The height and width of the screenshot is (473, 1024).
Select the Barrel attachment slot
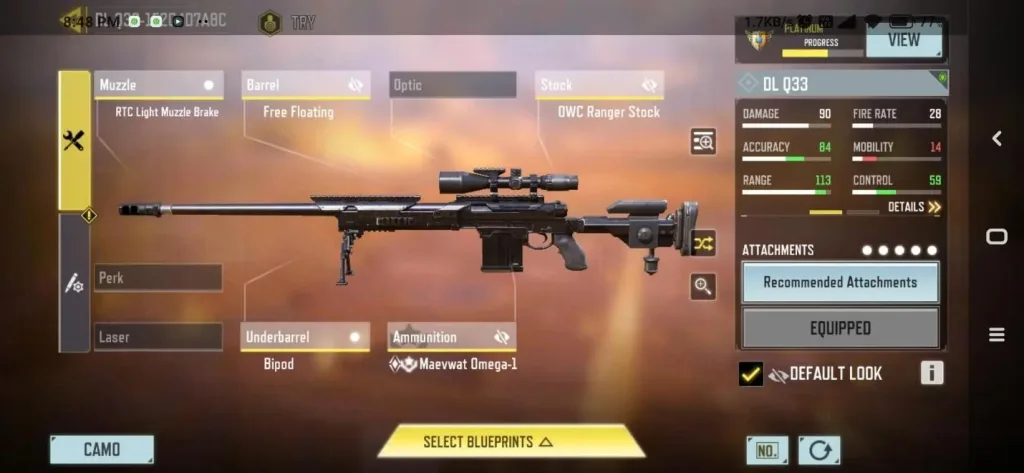coord(305,86)
